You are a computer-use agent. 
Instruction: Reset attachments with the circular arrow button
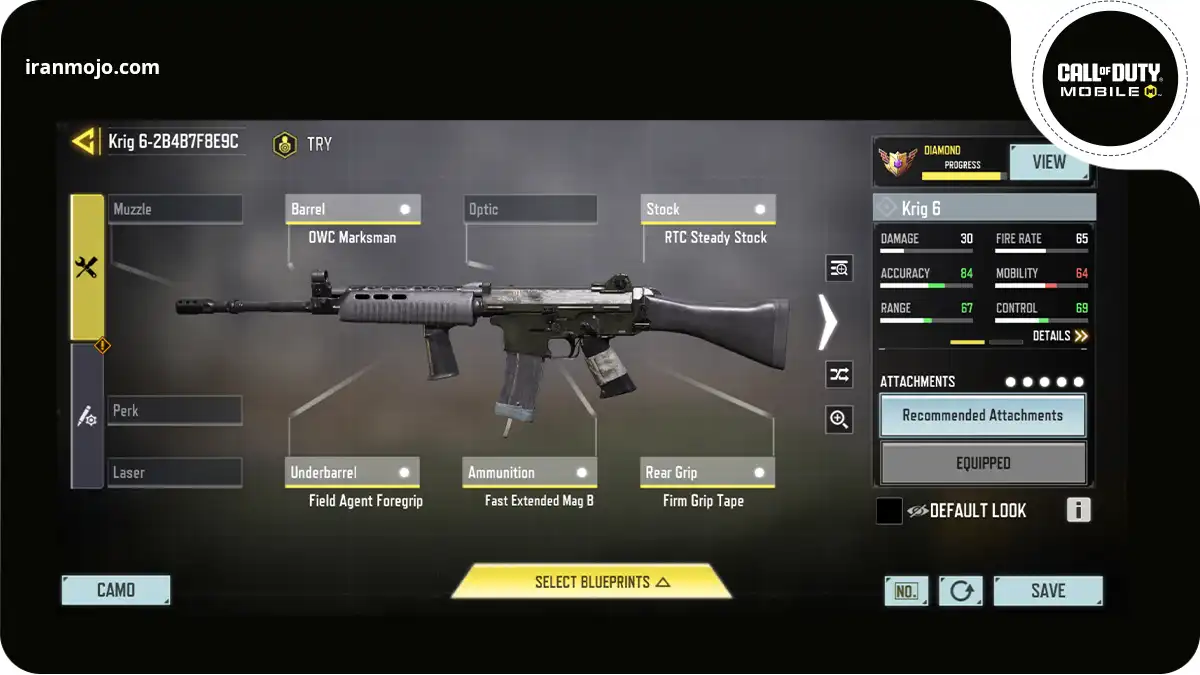[961, 591]
